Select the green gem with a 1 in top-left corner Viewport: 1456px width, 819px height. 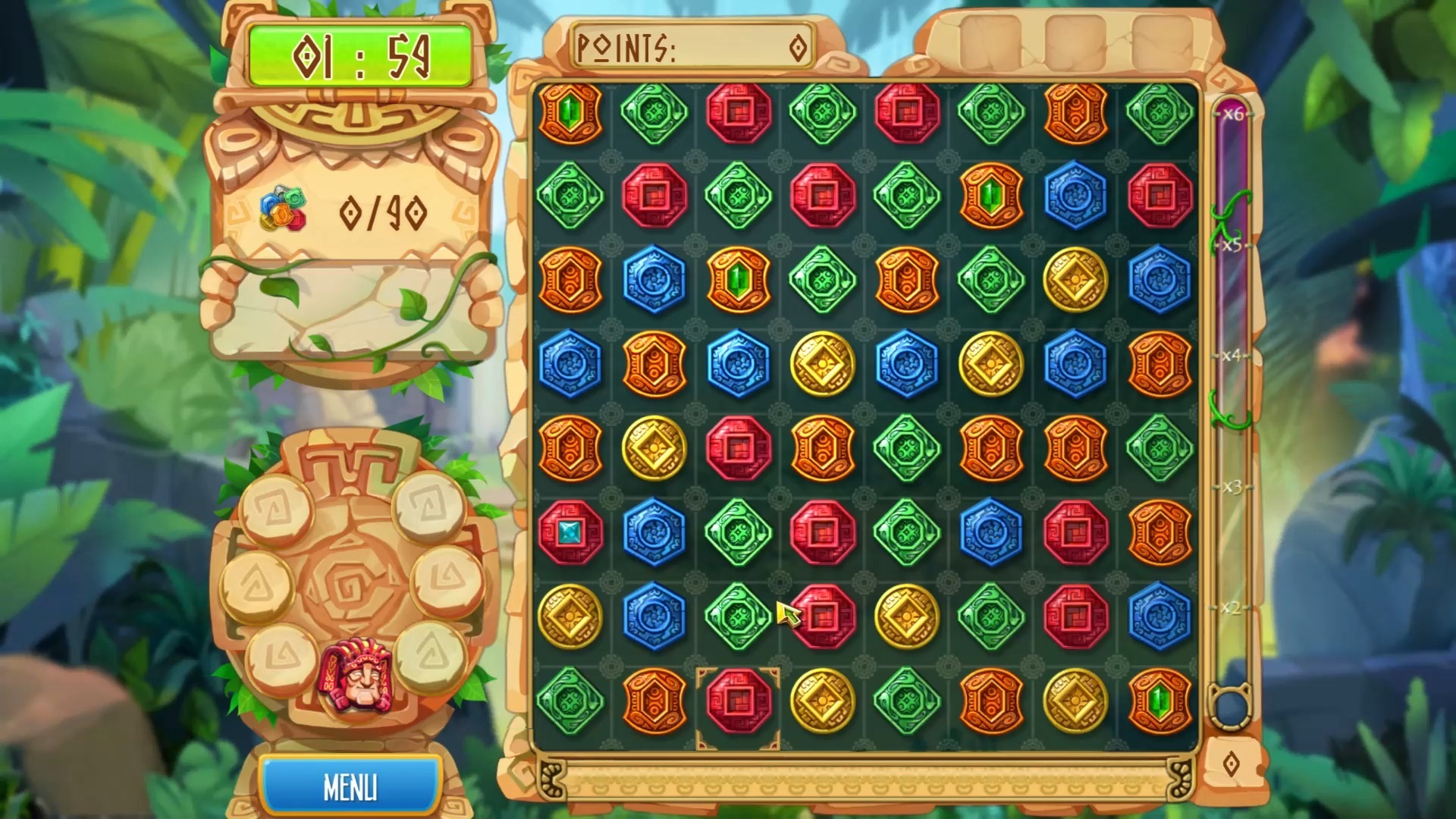[569, 112]
